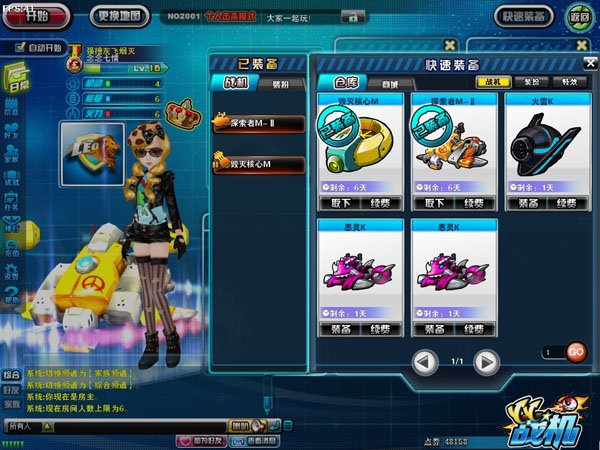Switch to the 仓库 warehouse tab

(347, 84)
